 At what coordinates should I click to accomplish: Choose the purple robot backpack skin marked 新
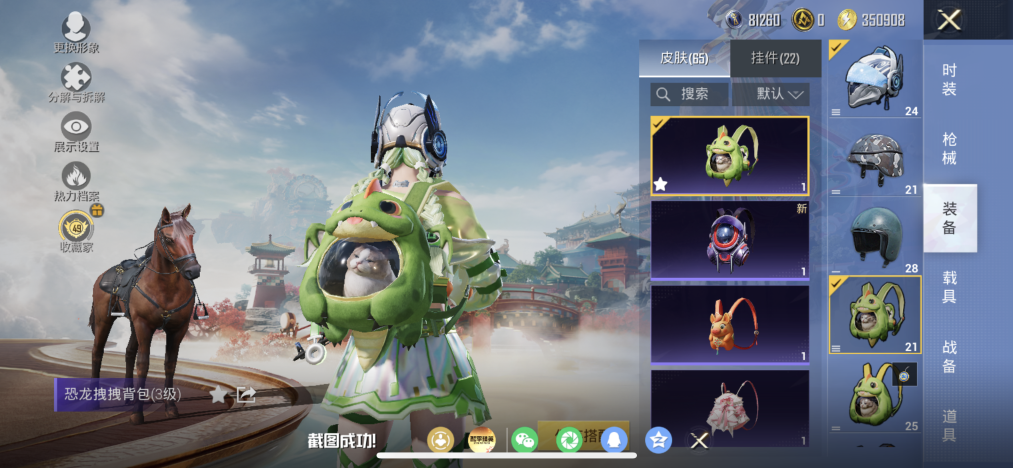click(730, 240)
